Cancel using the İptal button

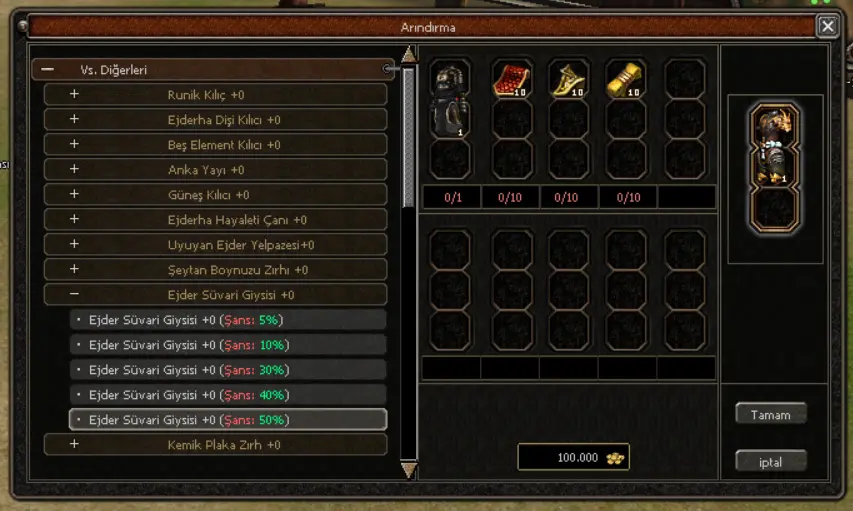[x=770, y=462]
